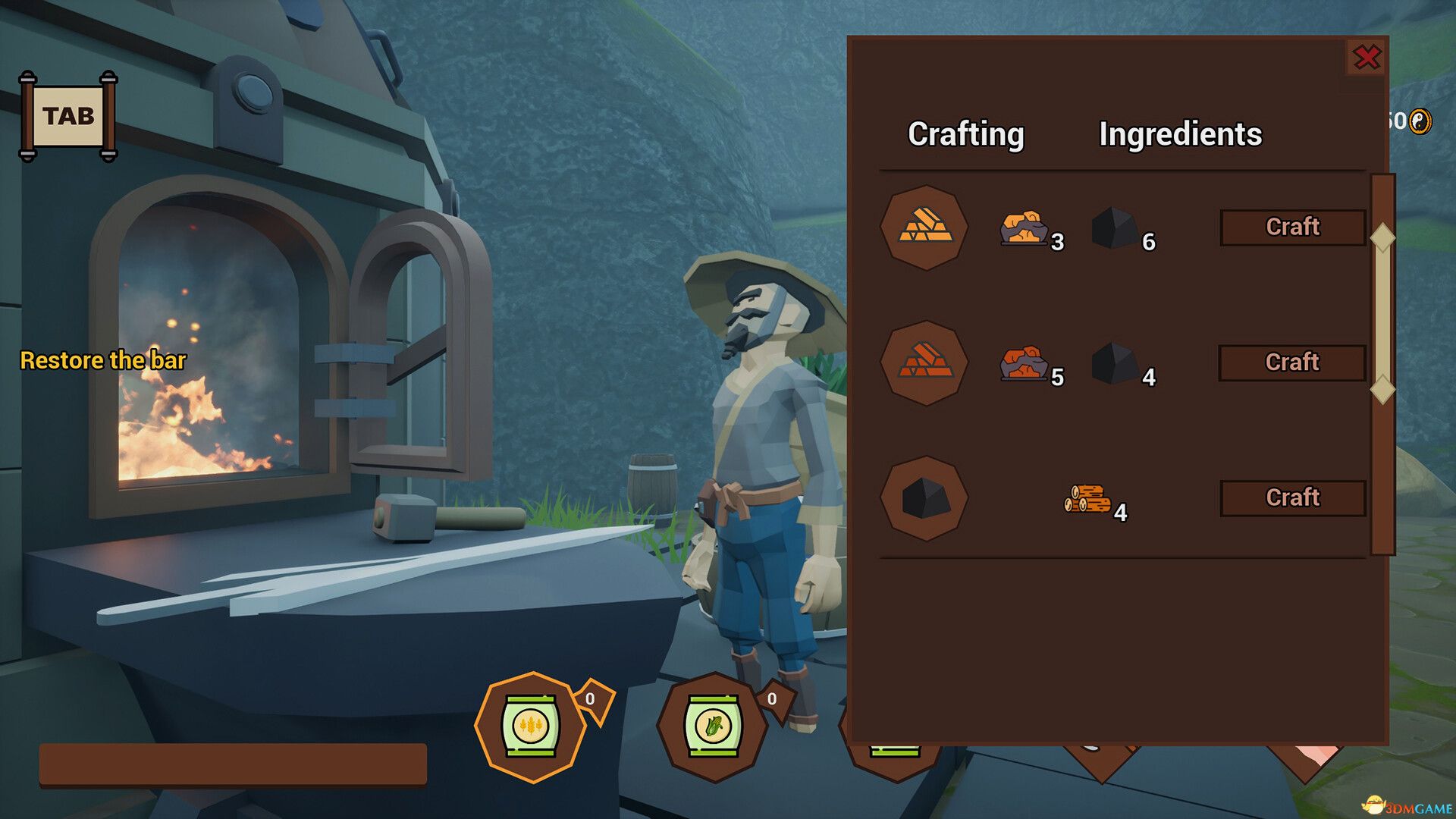
Task: Craft the copper bars recipe
Action: tap(1291, 362)
